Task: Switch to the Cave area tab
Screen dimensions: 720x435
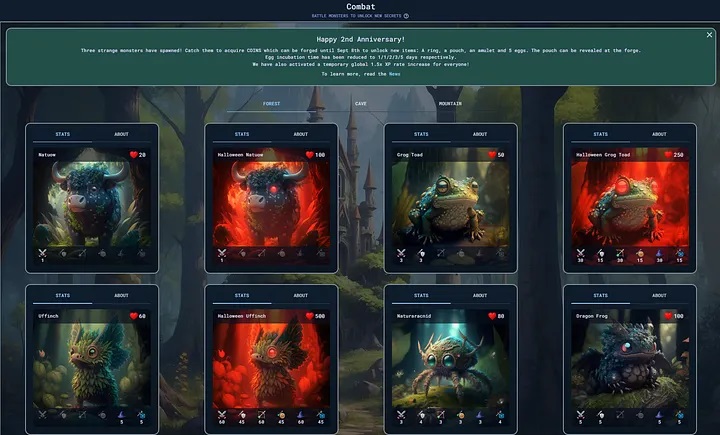Action: click(360, 103)
